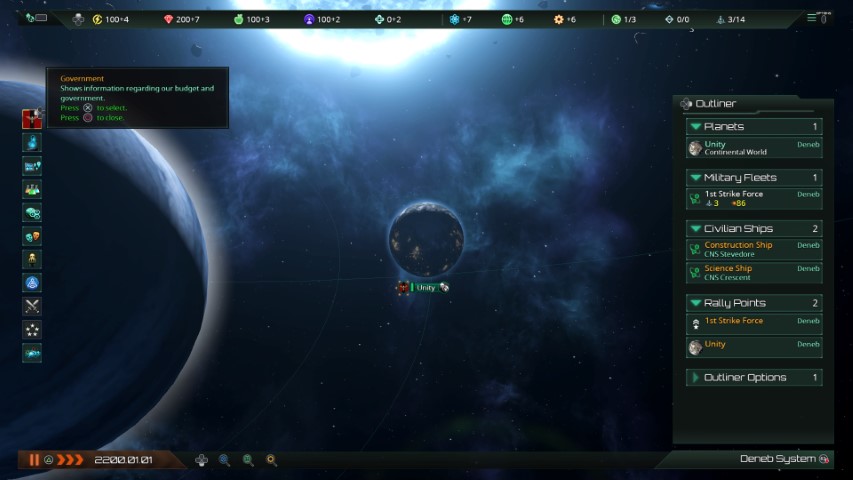This screenshot has width=853, height=480.
Task: Click the Unity planet name label
Action: (426, 288)
